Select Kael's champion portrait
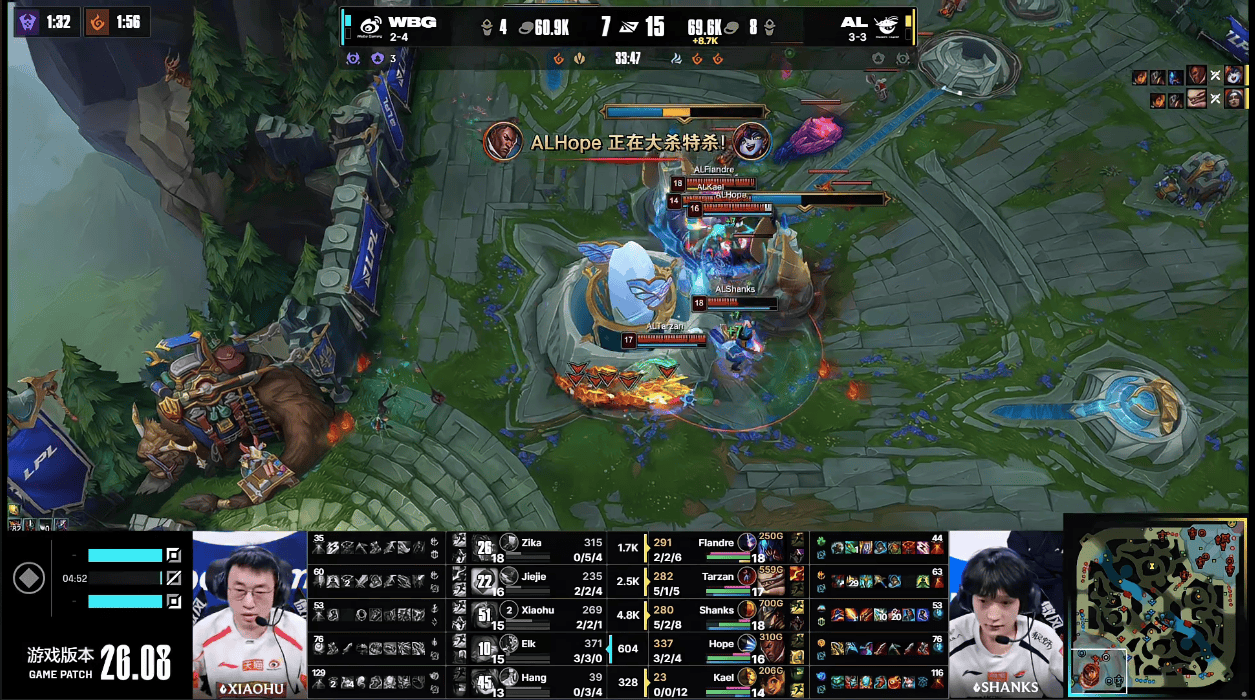The height and width of the screenshot is (700, 1255). 747,678
